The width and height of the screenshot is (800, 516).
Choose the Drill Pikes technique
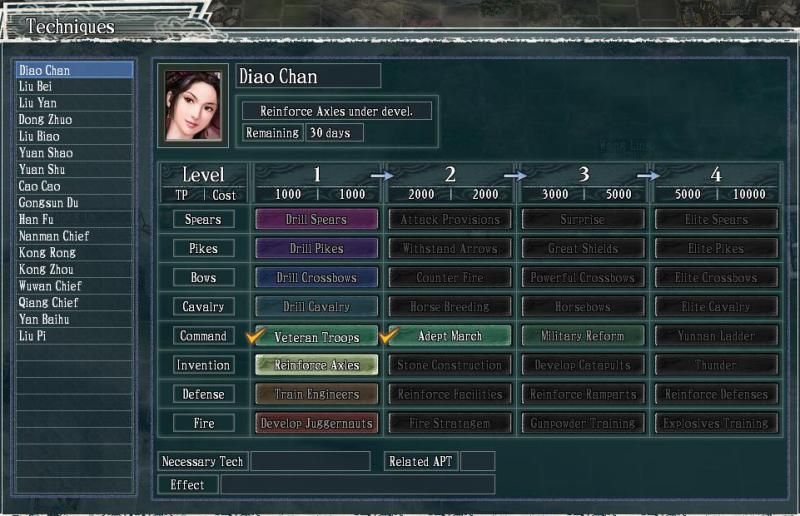point(317,248)
